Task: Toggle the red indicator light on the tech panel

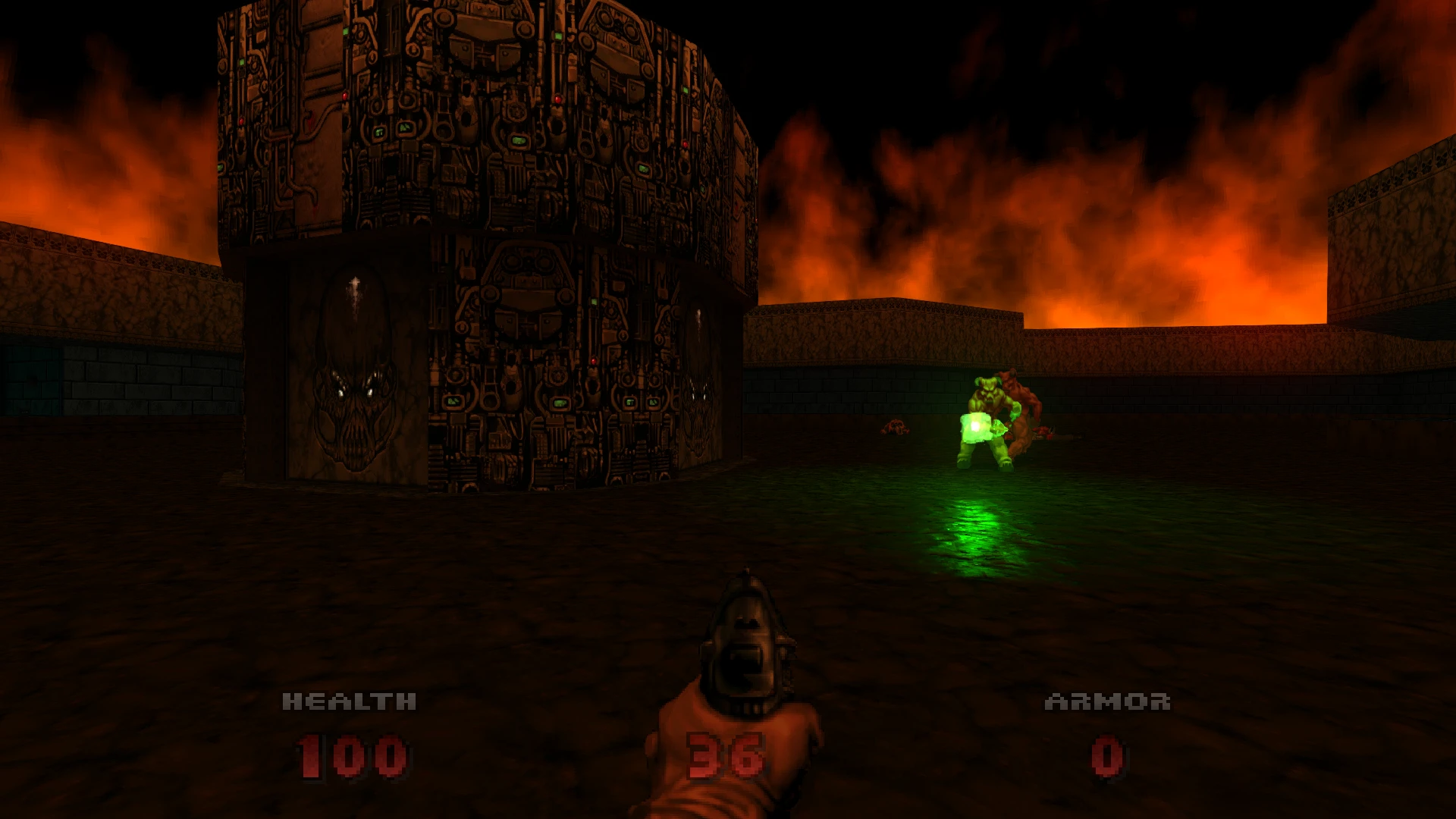Action: 593,361
